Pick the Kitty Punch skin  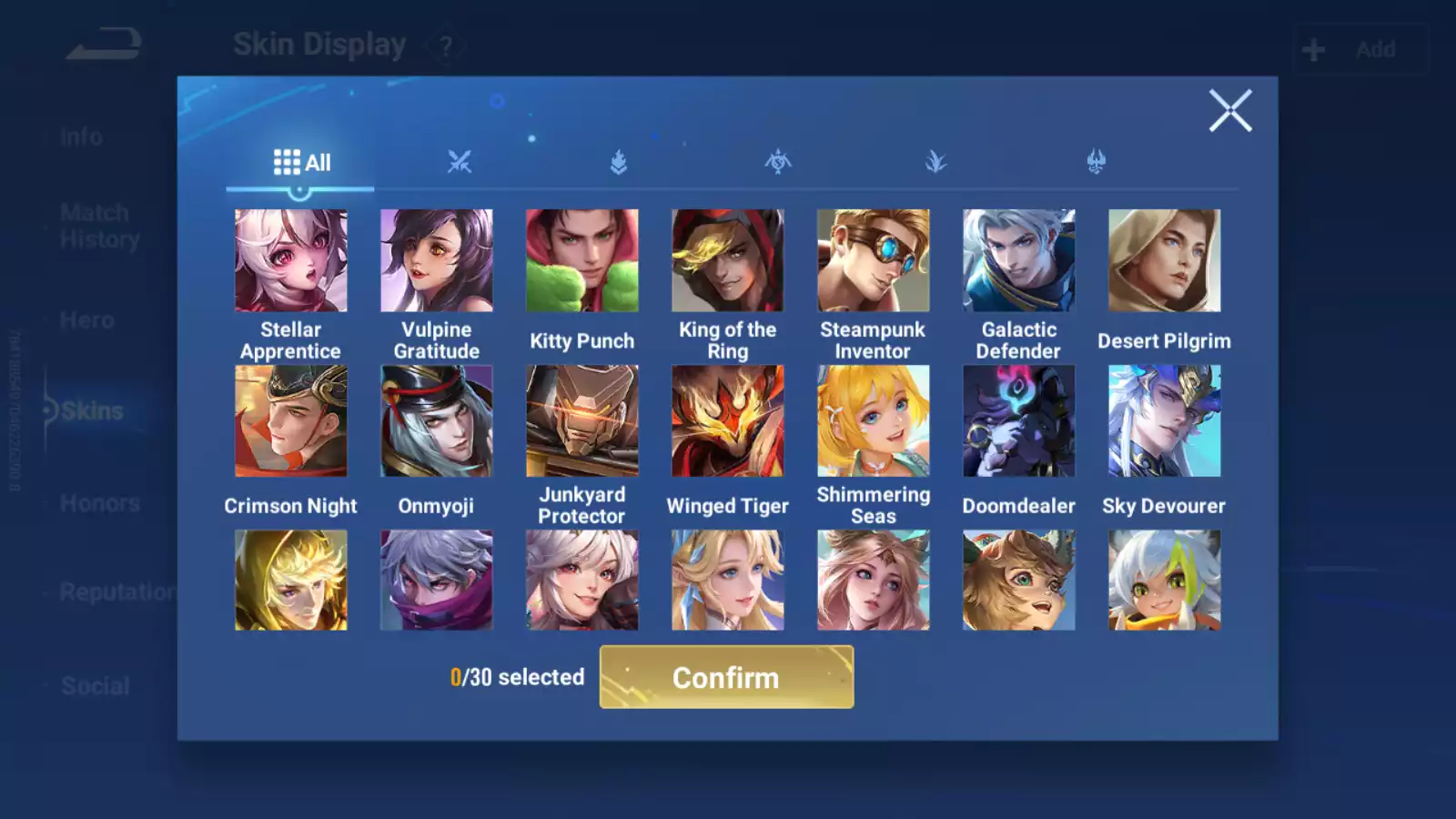point(582,261)
